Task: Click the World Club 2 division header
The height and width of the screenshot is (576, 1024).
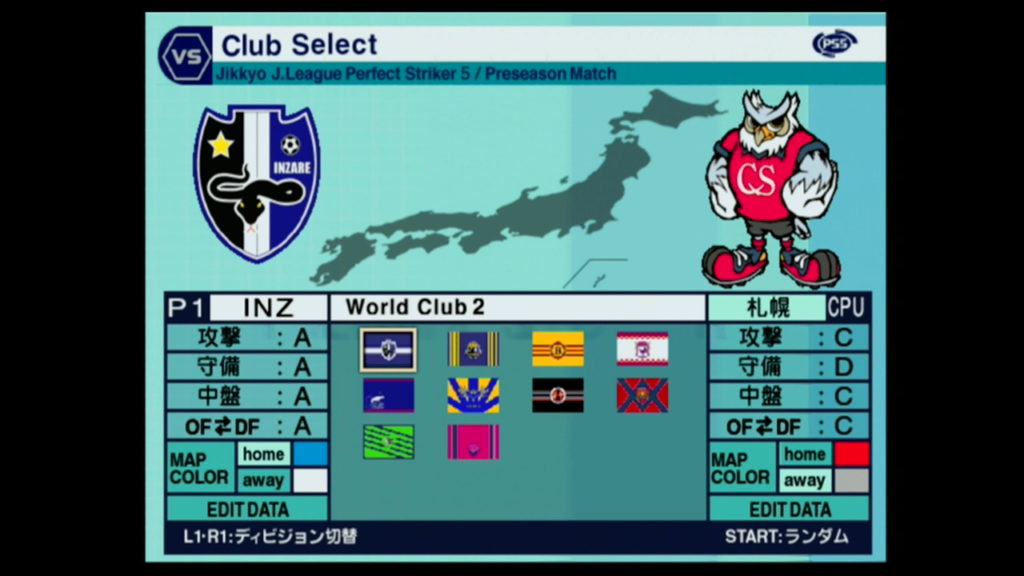Action: pos(518,307)
